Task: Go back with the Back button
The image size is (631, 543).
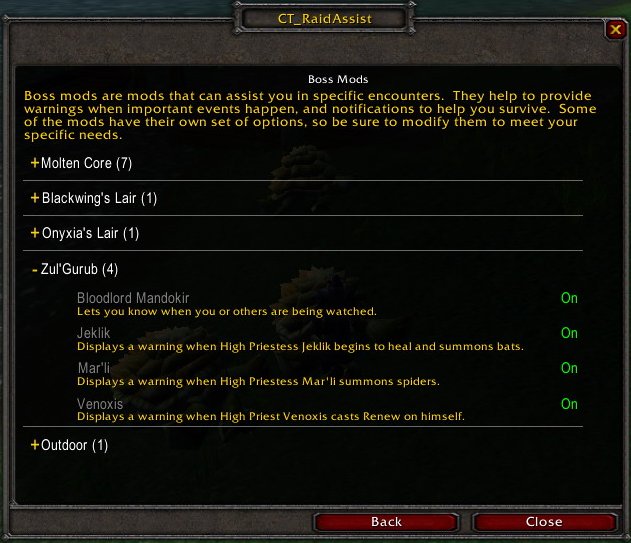Action: tap(386, 521)
